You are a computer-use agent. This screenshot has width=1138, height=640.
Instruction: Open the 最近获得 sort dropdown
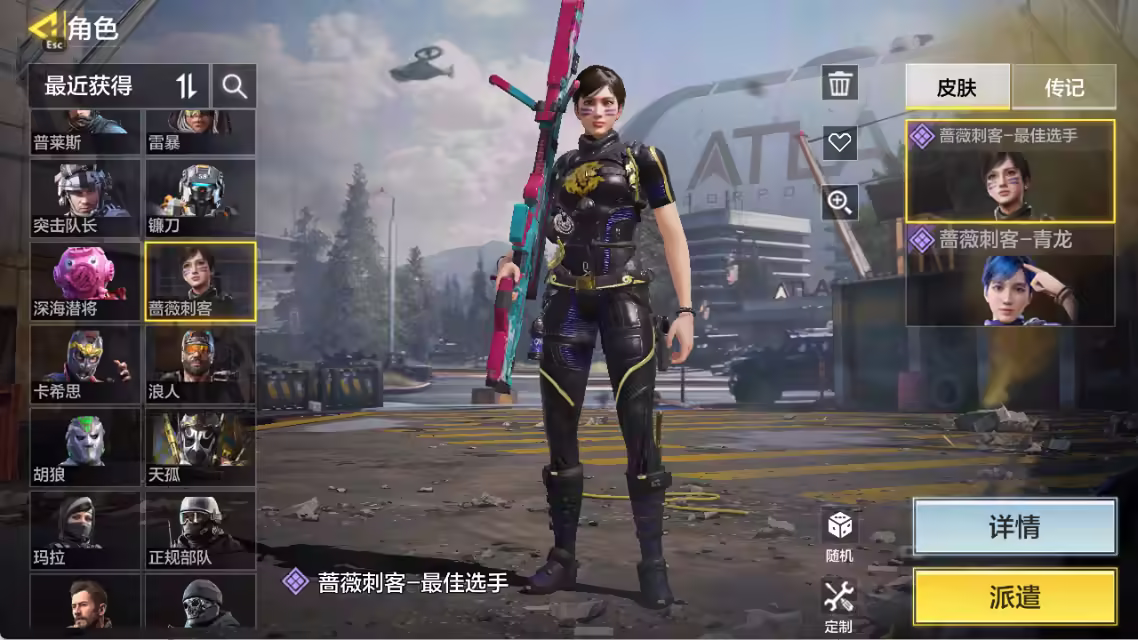click(x=118, y=86)
